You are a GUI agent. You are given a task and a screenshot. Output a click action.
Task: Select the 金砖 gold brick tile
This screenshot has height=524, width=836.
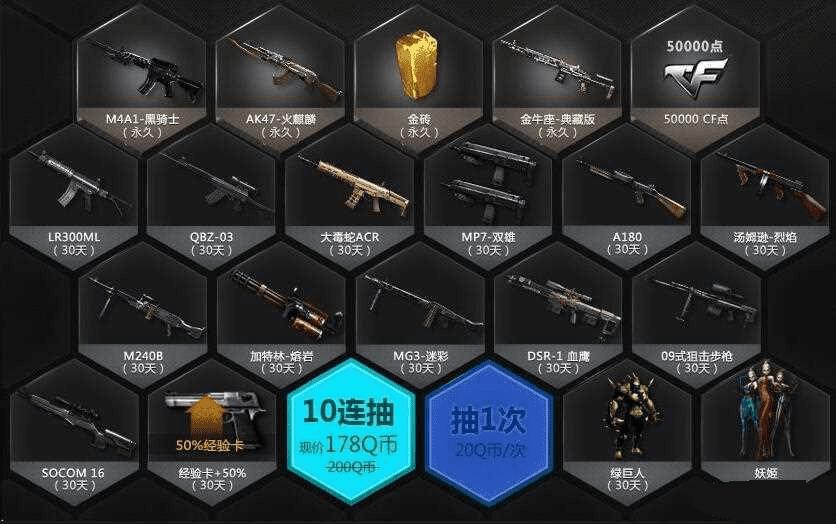click(x=418, y=75)
